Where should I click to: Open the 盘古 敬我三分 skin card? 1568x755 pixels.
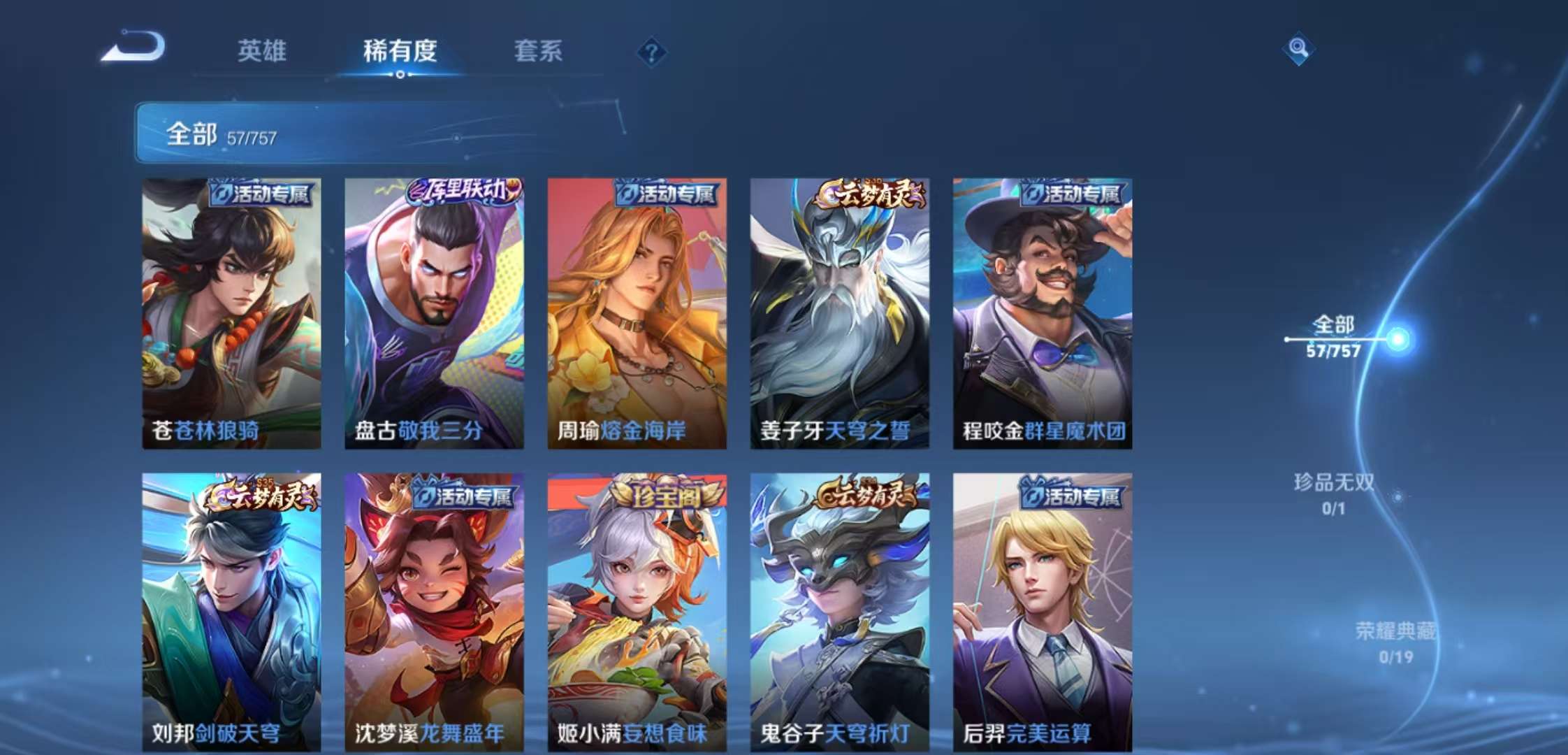click(434, 313)
